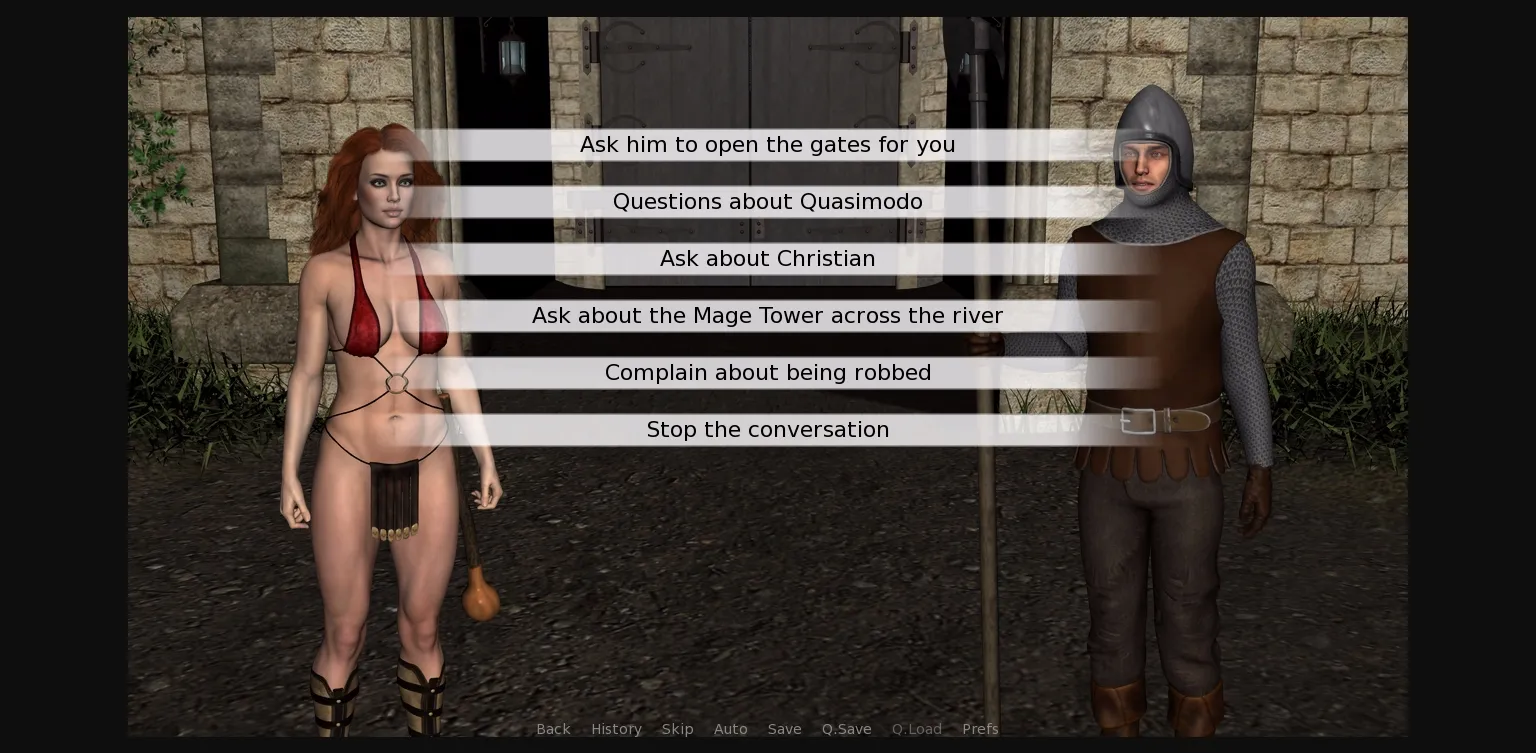The width and height of the screenshot is (1536, 753).
Task: Enable Skip mode
Action: pos(677,729)
